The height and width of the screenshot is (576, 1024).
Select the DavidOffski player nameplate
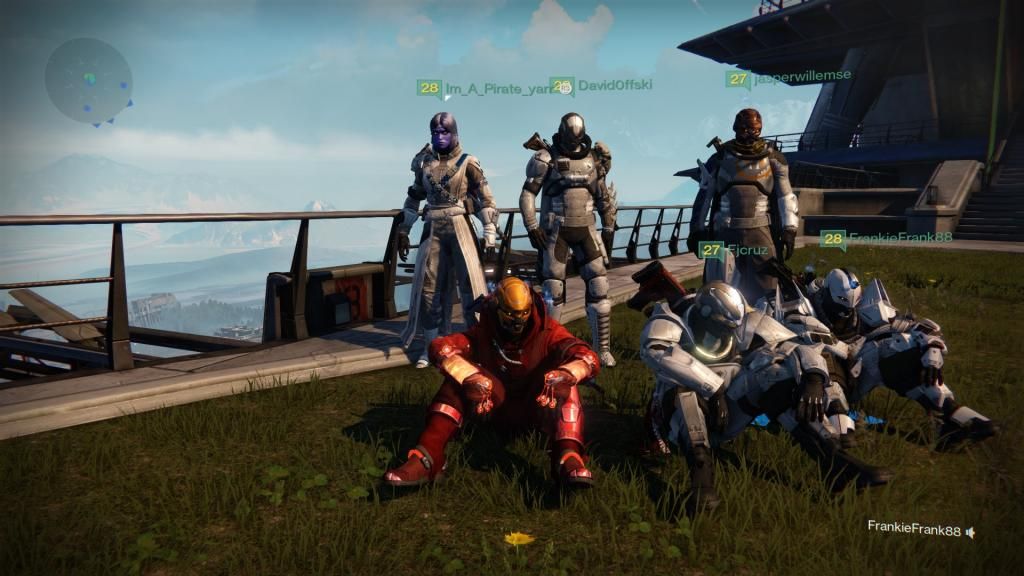pos(602,86)
